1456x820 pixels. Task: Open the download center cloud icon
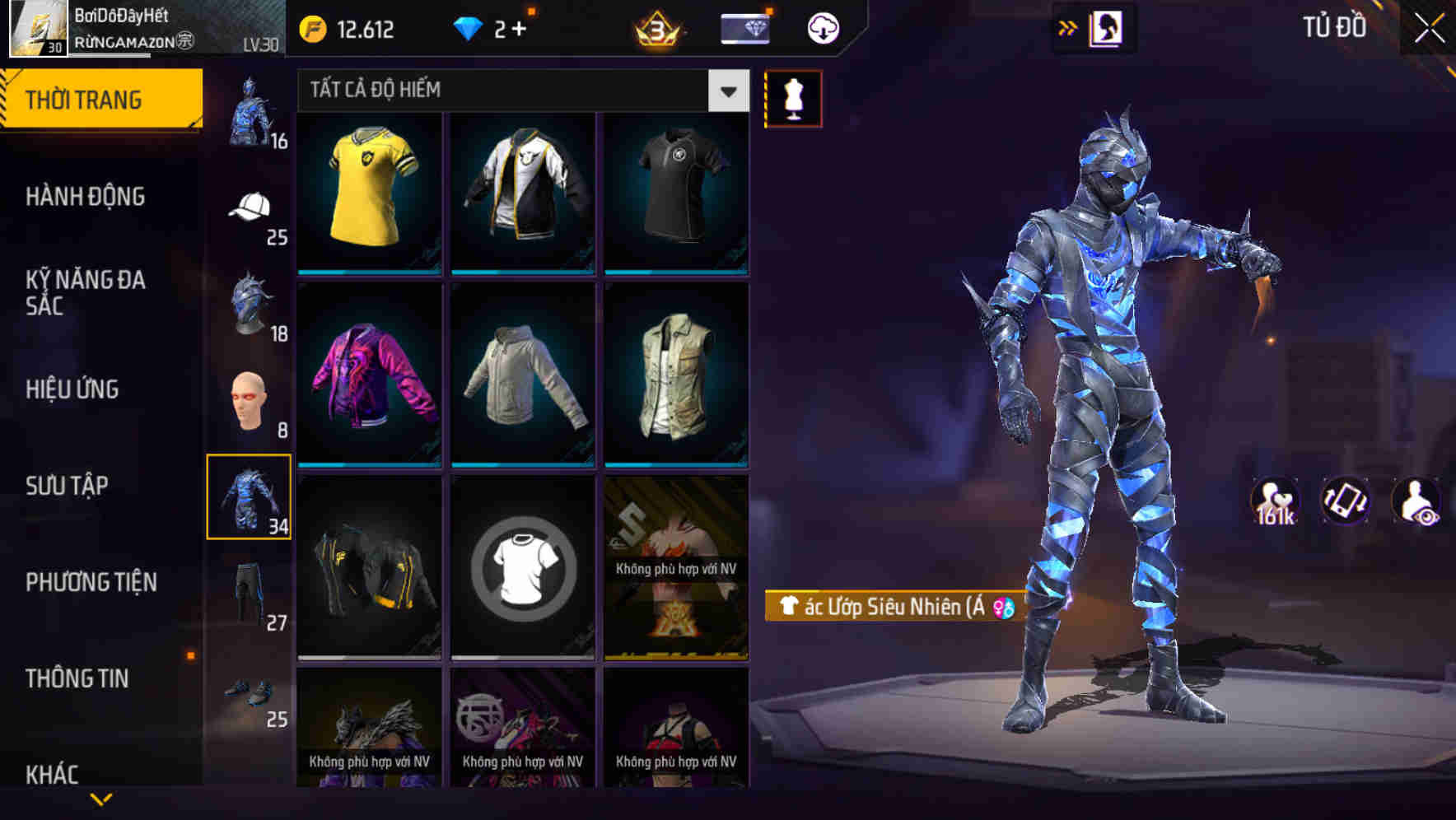tap(822, 27)
